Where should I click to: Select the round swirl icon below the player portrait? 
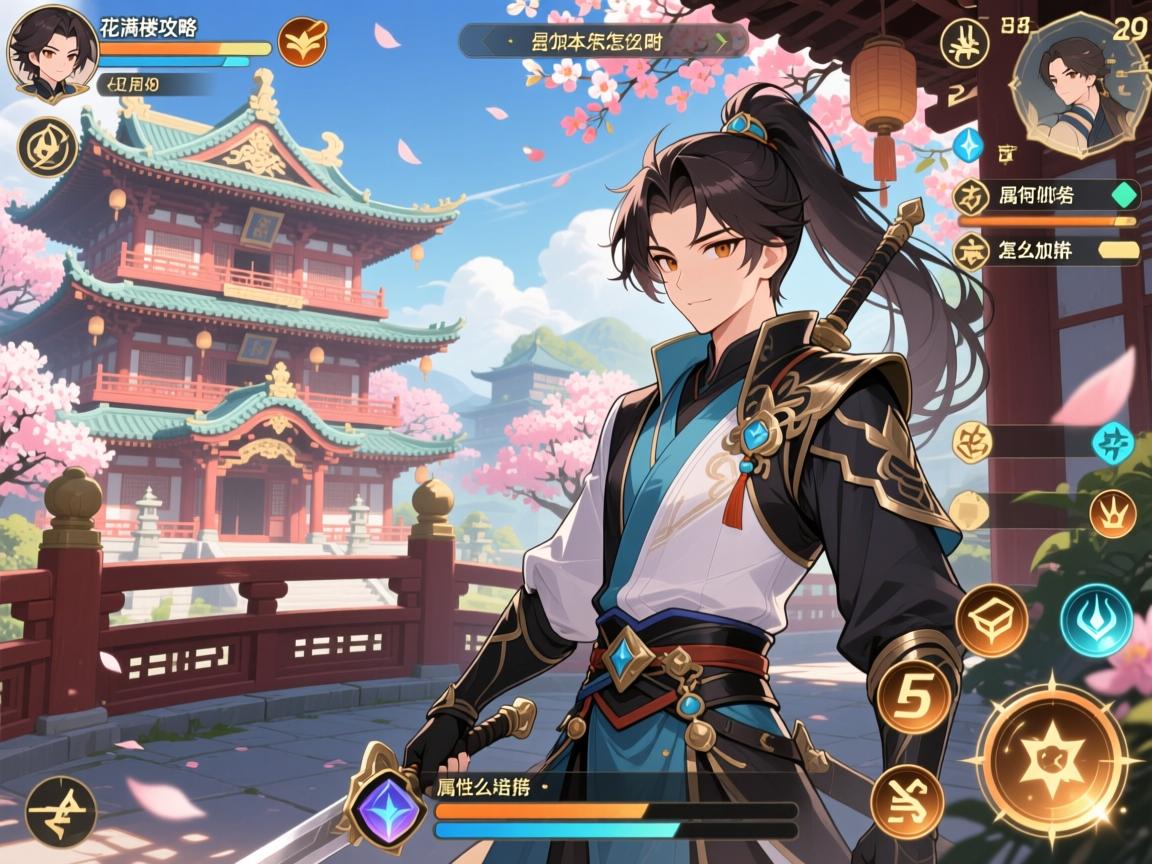[47, 147]
